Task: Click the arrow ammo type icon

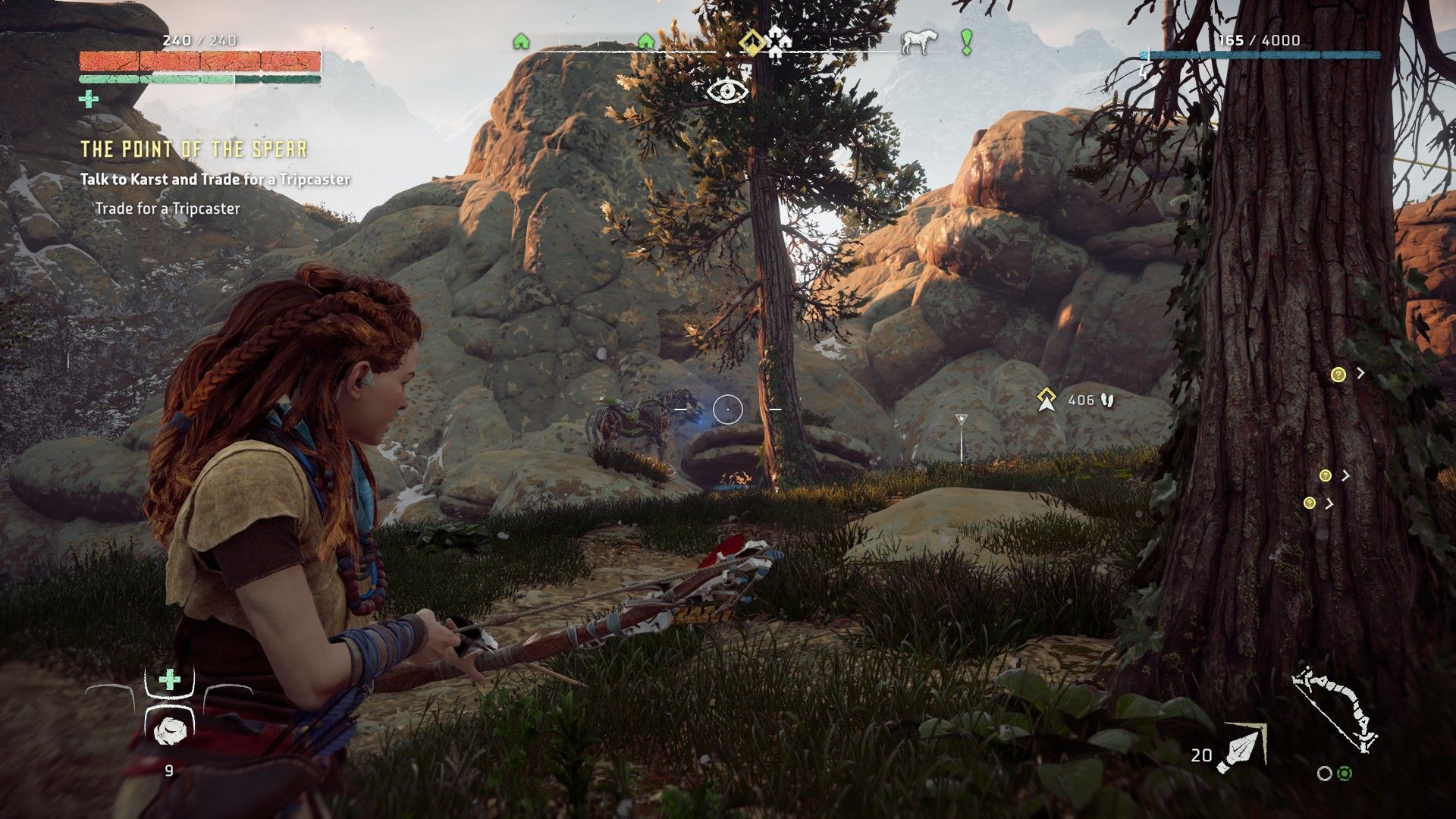Action: [1241, 748]
